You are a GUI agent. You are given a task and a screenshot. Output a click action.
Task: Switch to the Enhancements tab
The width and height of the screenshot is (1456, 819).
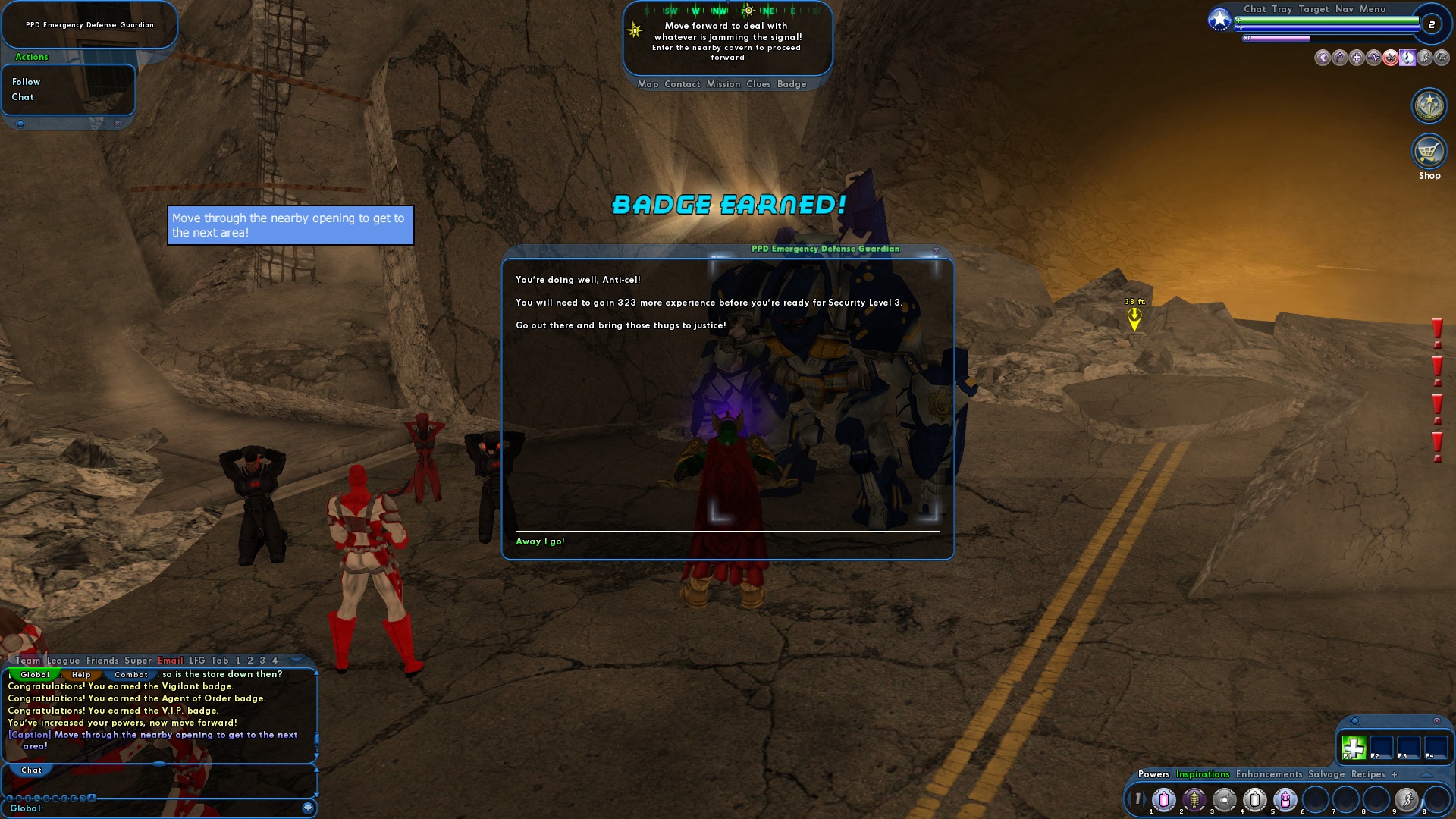(1269, 774)
